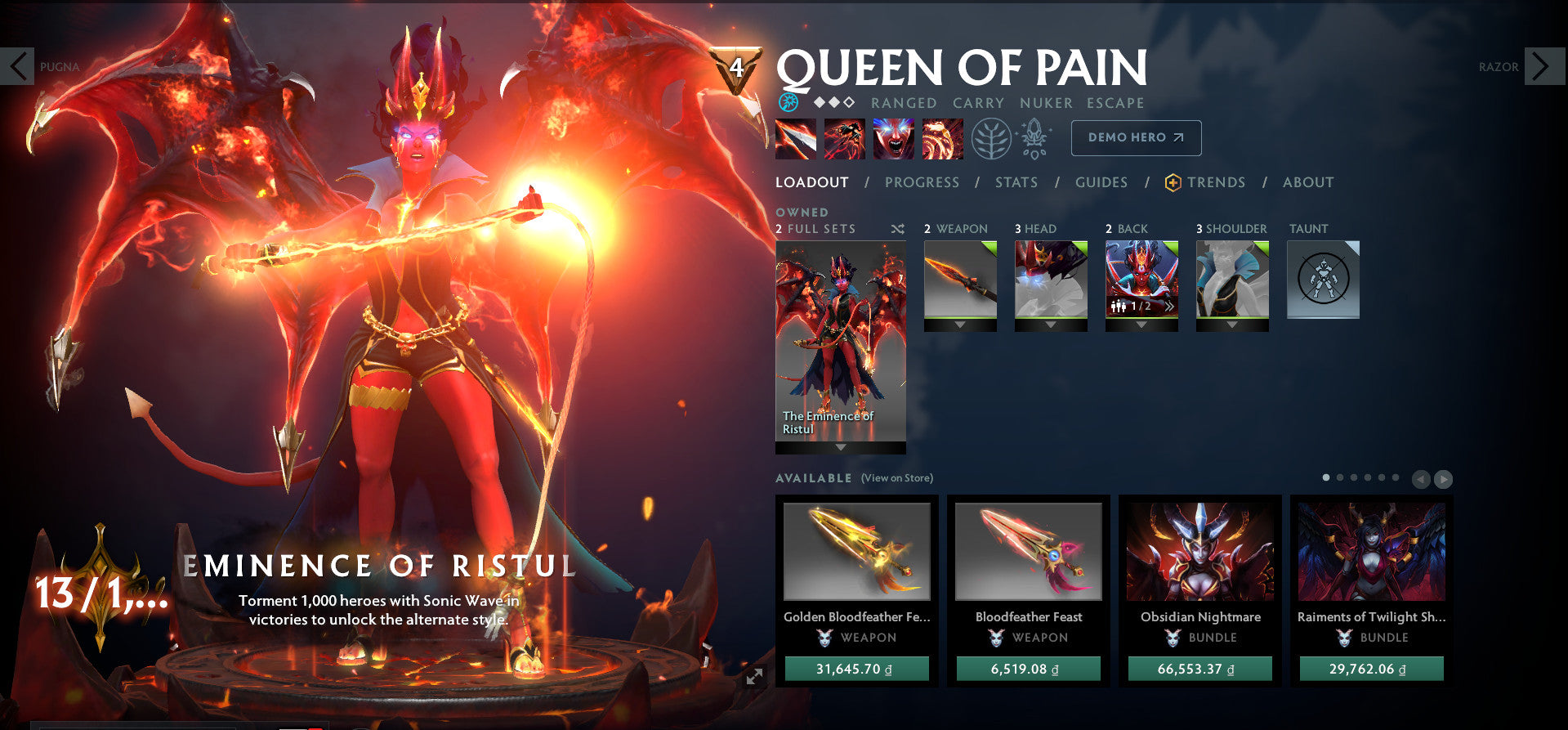Switch the Back item style to 2/2
Viewport: 1568px width, 730px height.
(1170, 306)
